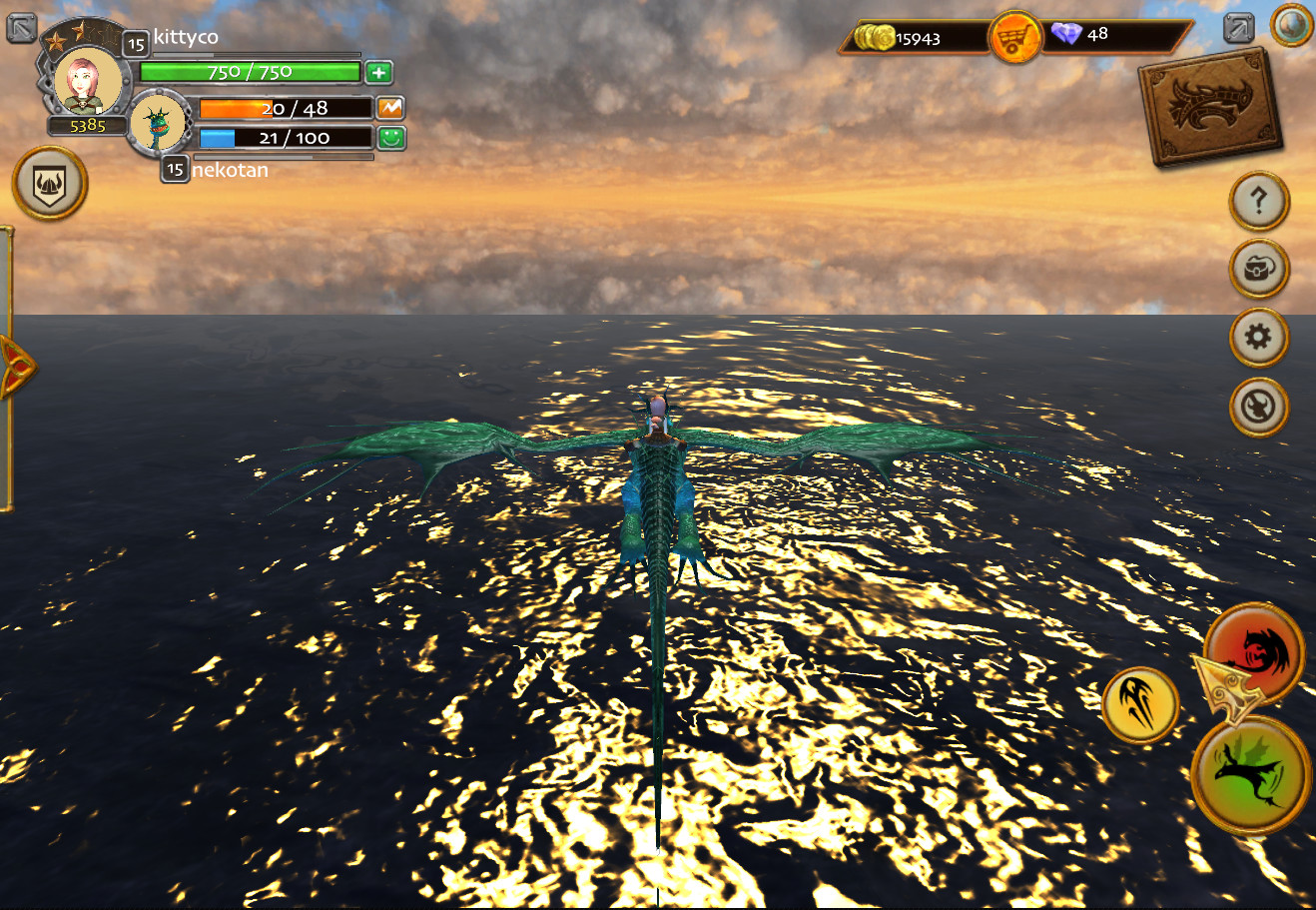Feed the dragon using the green smiley button

[x=389, y=138]
